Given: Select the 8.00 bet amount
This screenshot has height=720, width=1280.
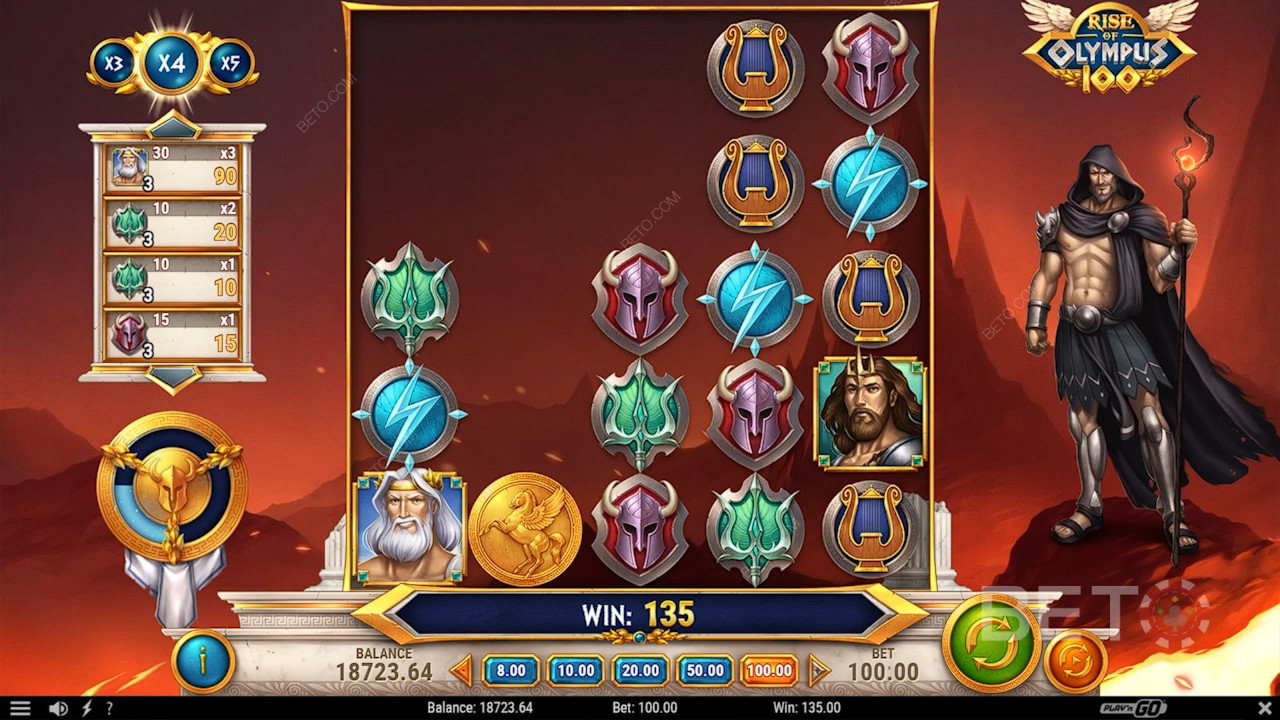Looking at the screenshot, I should pos(511,670).
